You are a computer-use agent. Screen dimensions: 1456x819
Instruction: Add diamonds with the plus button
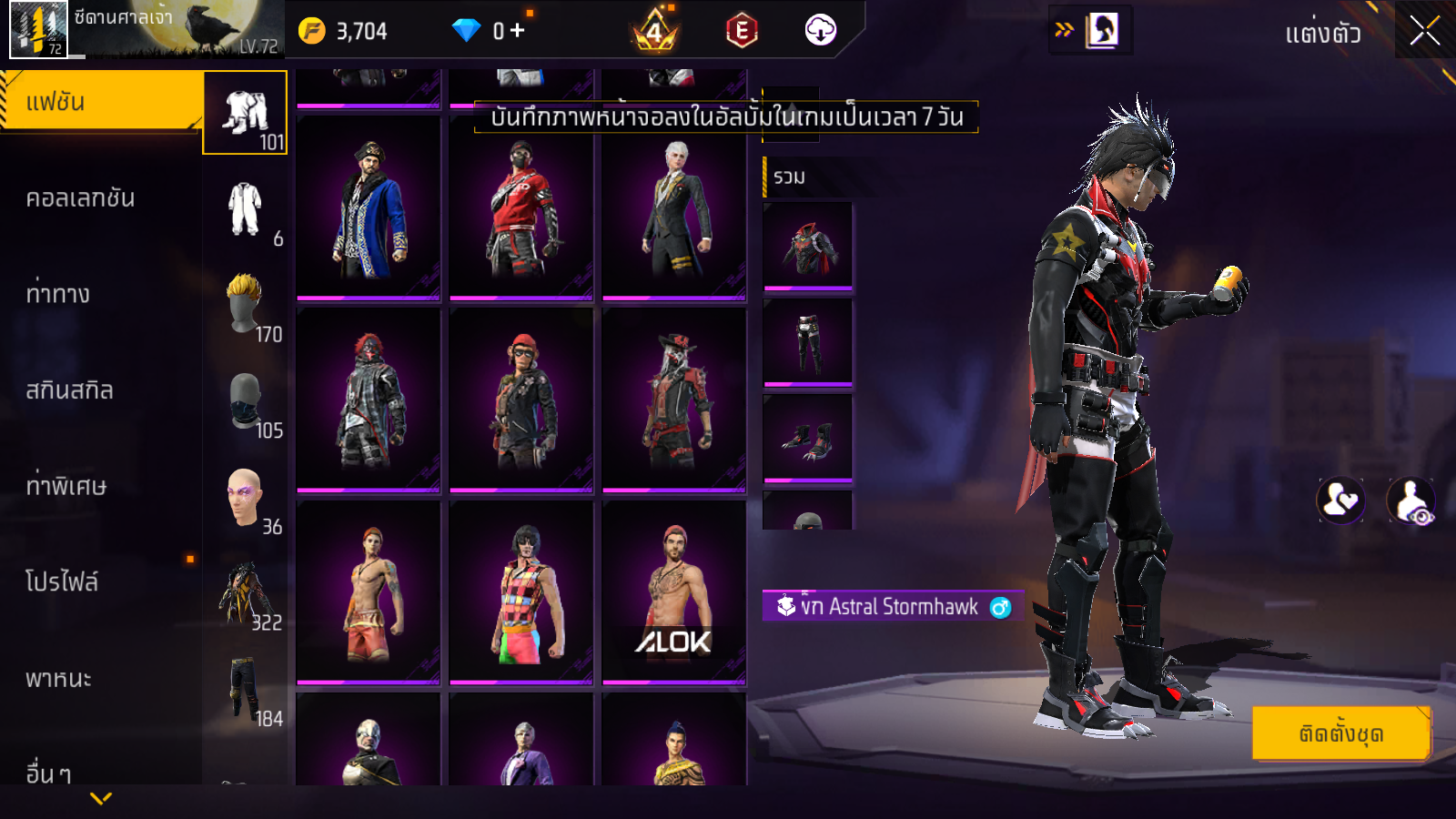(x=518, y=31)
